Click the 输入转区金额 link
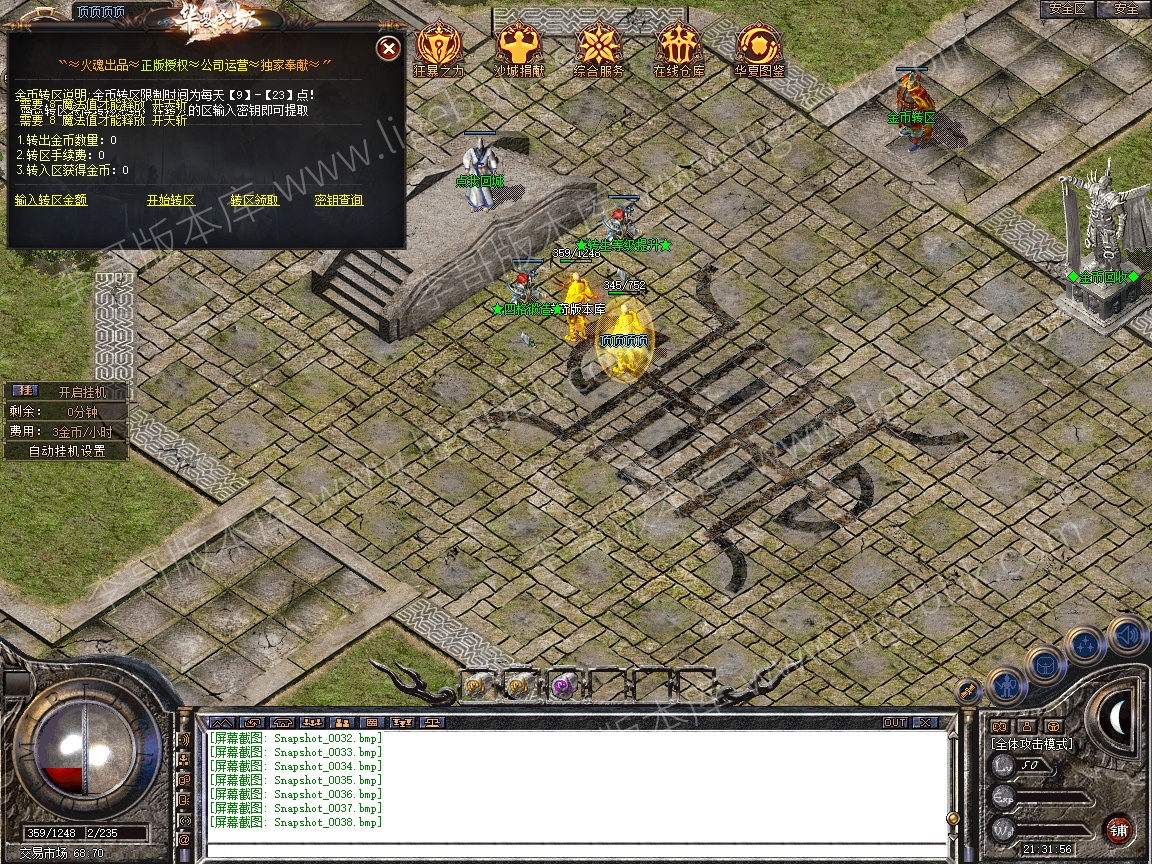The width and height of the screenshot is (1152, 864). pos(51,200)
